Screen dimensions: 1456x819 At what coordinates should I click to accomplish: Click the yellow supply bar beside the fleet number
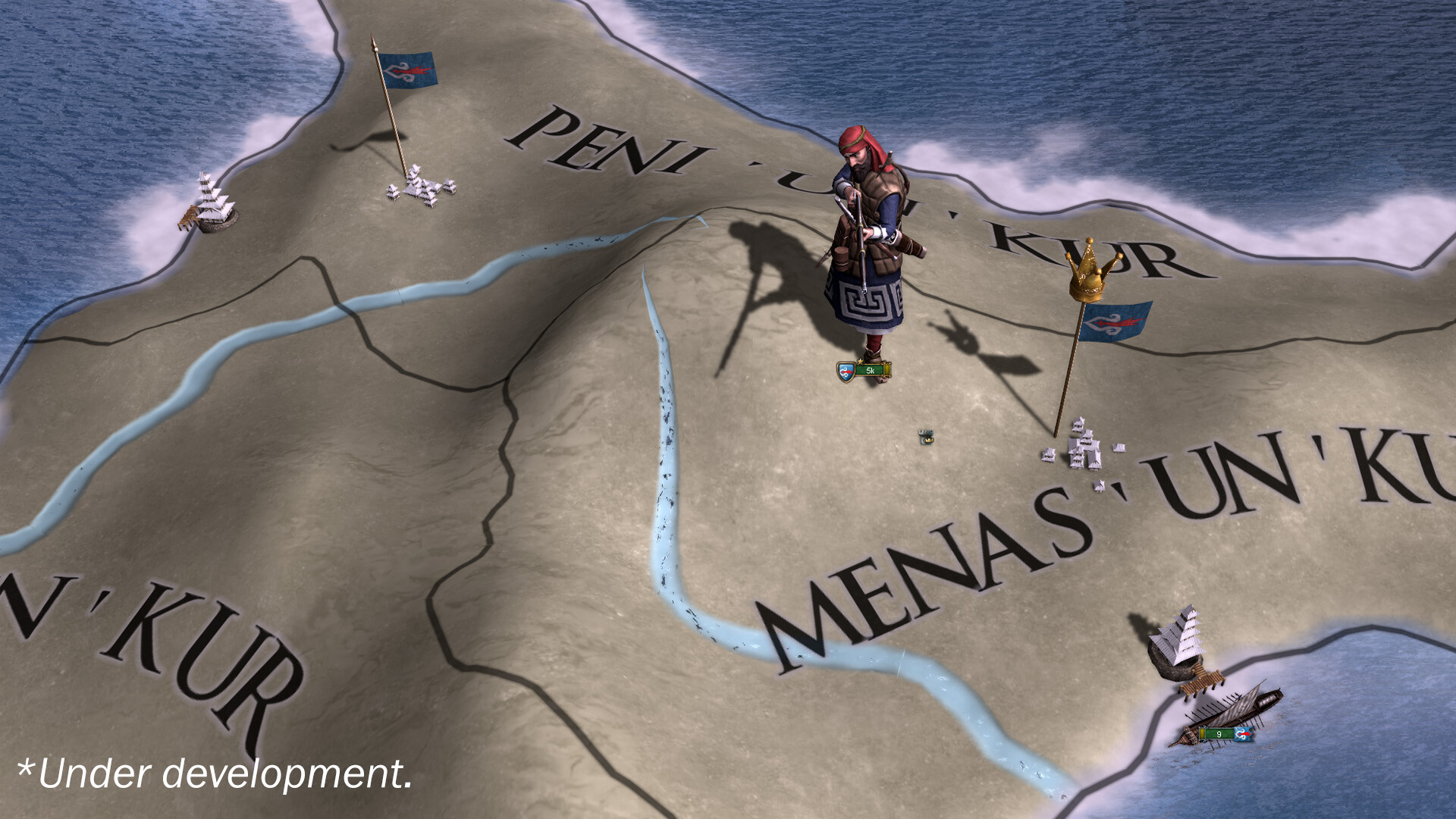tap(1203, 733)
